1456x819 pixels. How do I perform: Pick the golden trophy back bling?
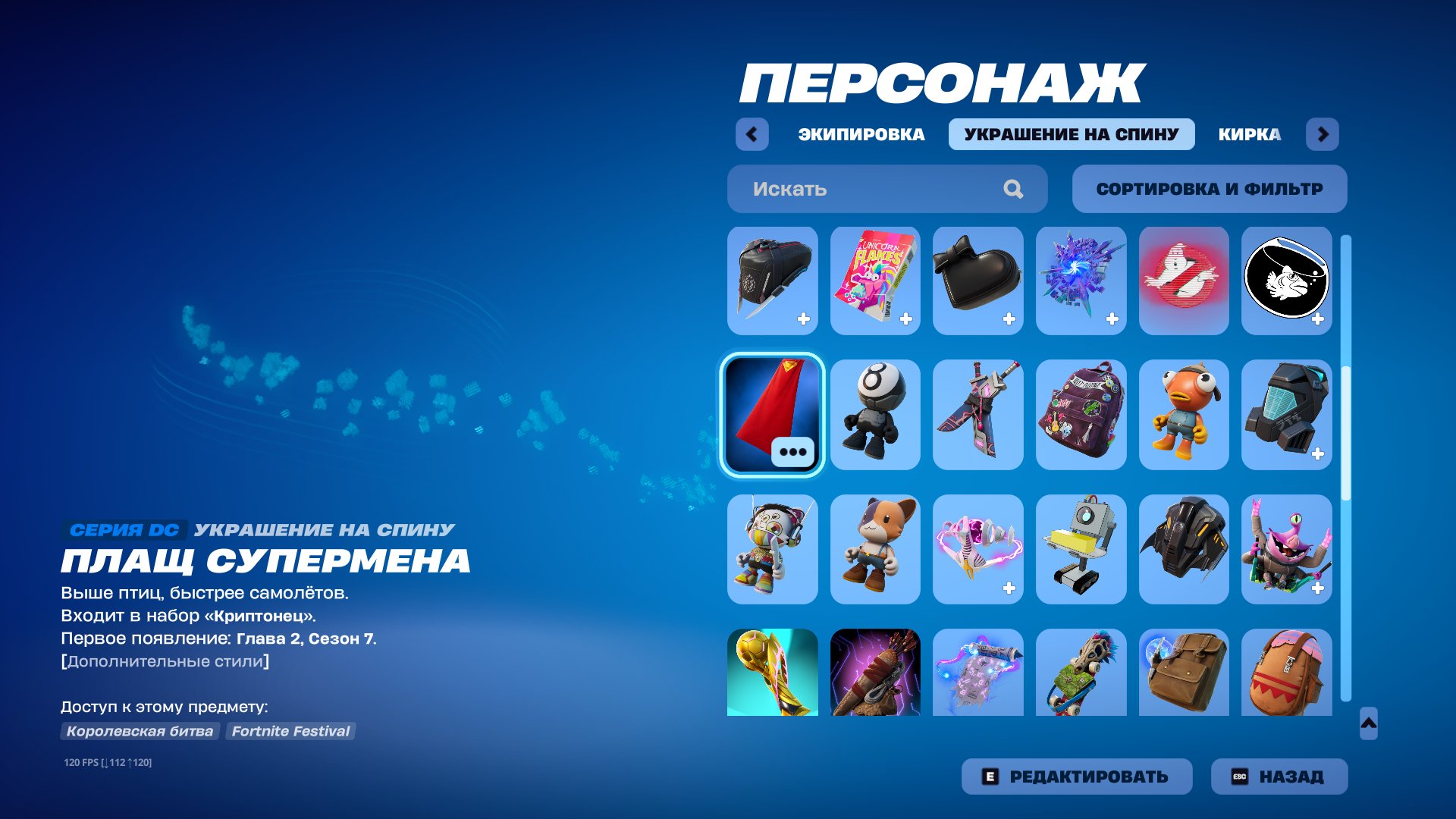[772, 675]
